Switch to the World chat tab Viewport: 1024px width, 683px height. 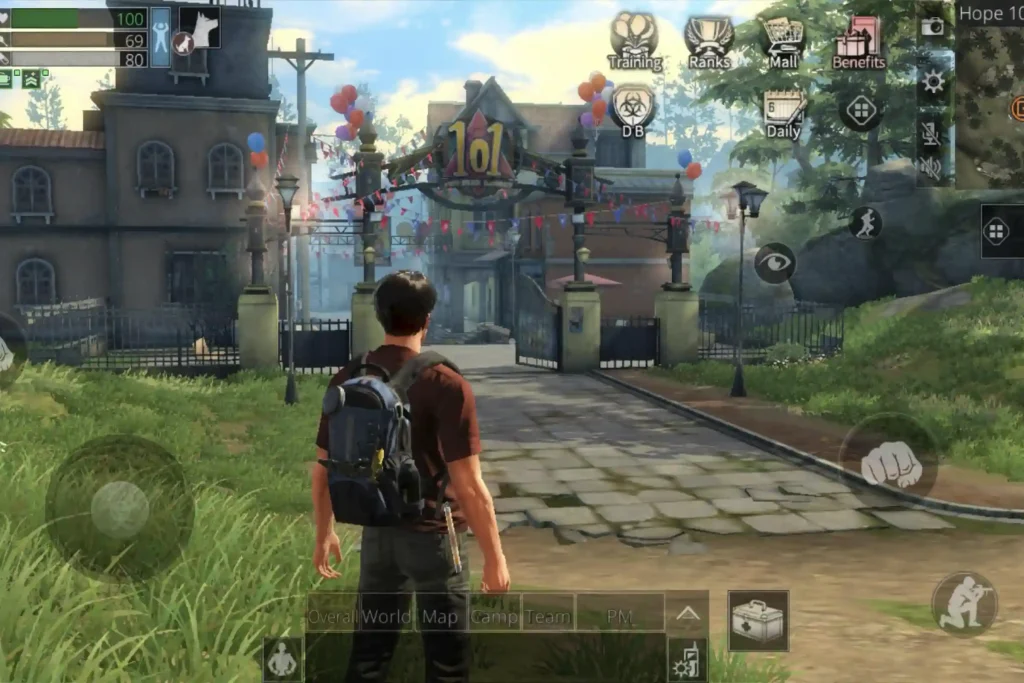(386, 616)
